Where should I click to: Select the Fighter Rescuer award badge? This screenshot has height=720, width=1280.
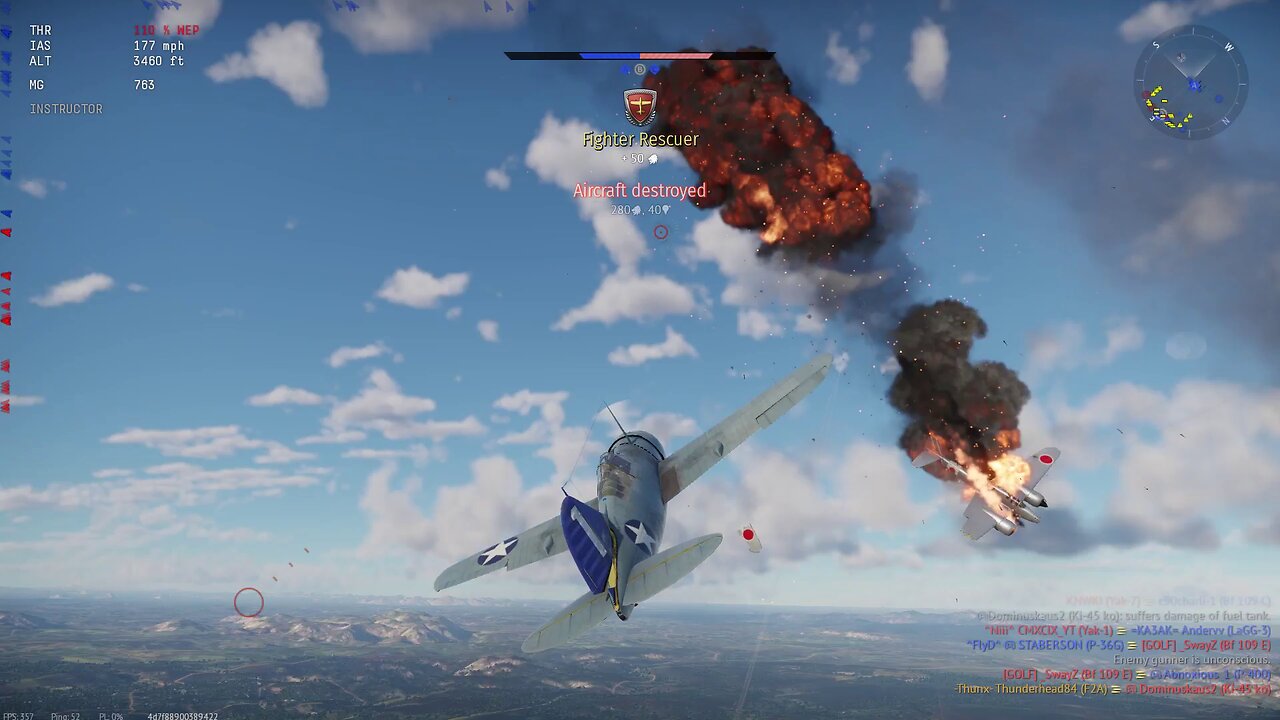pos(640,106)
